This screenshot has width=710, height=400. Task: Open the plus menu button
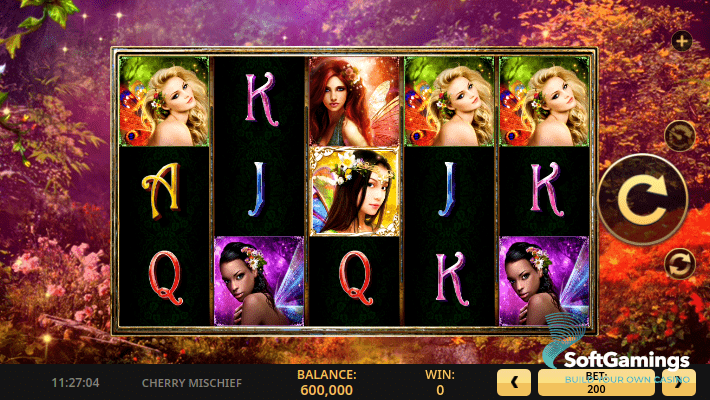click(x=682, y=41)
